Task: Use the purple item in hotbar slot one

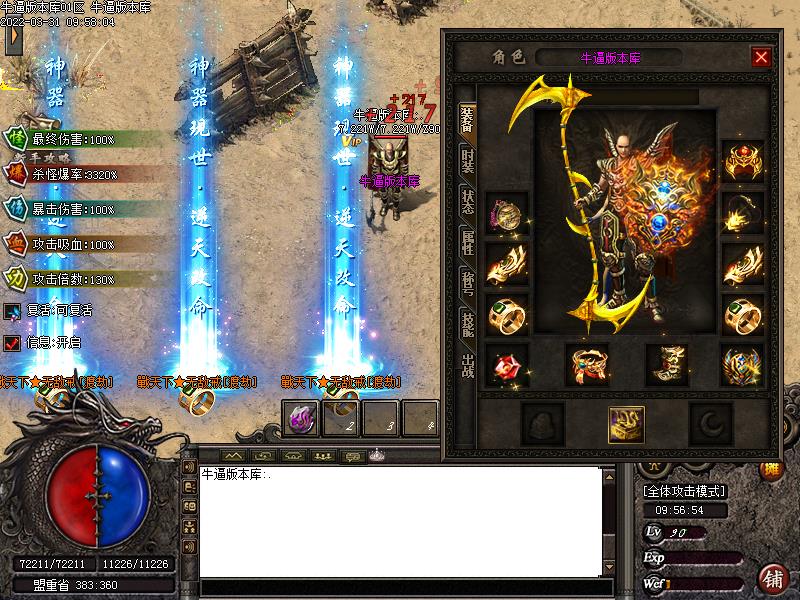Action: [x=300, y=418]
